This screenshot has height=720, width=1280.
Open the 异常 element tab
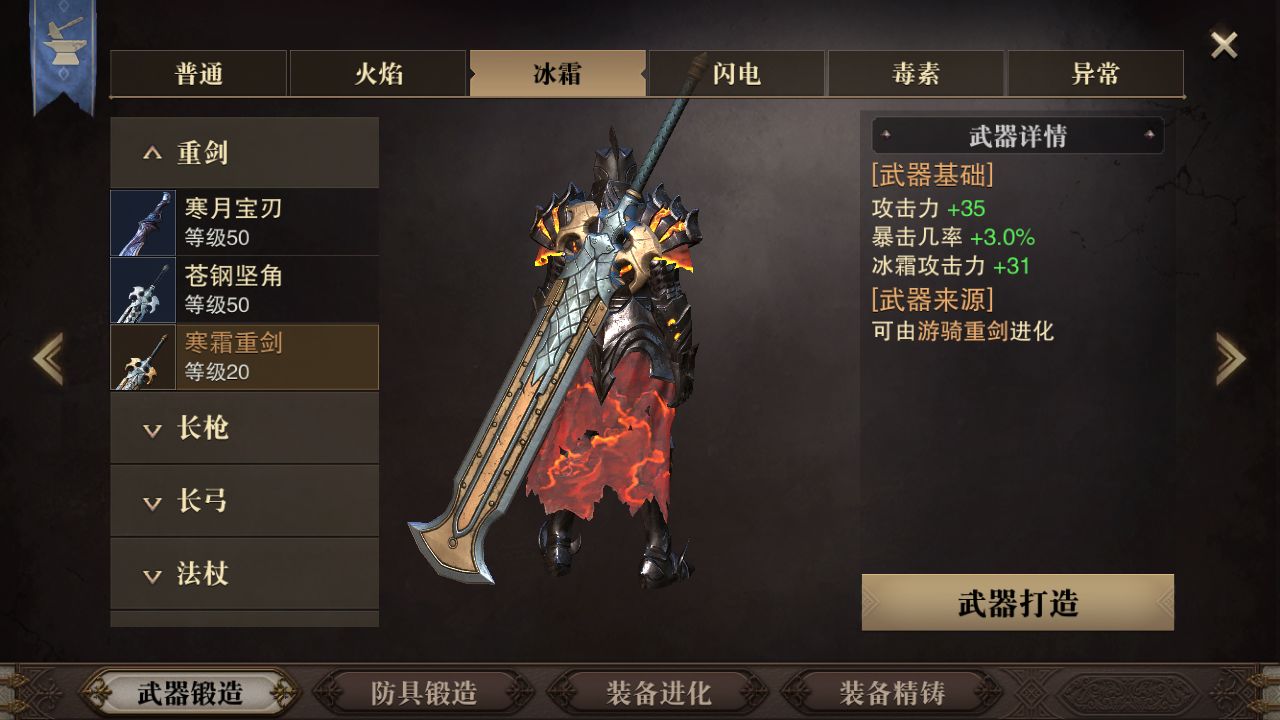[x=1095, y=74]
